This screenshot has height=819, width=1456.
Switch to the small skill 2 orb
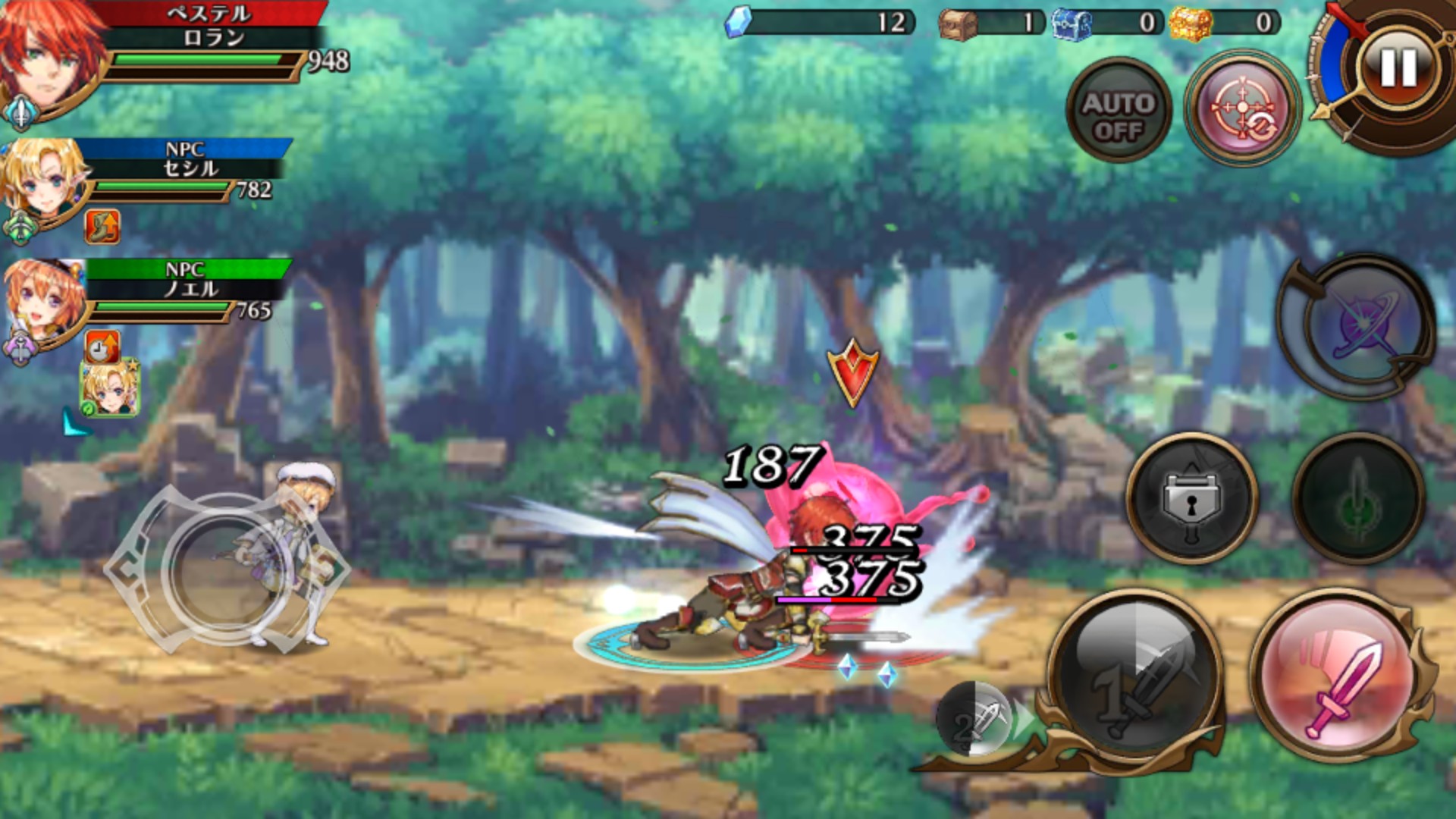[976, 720]
